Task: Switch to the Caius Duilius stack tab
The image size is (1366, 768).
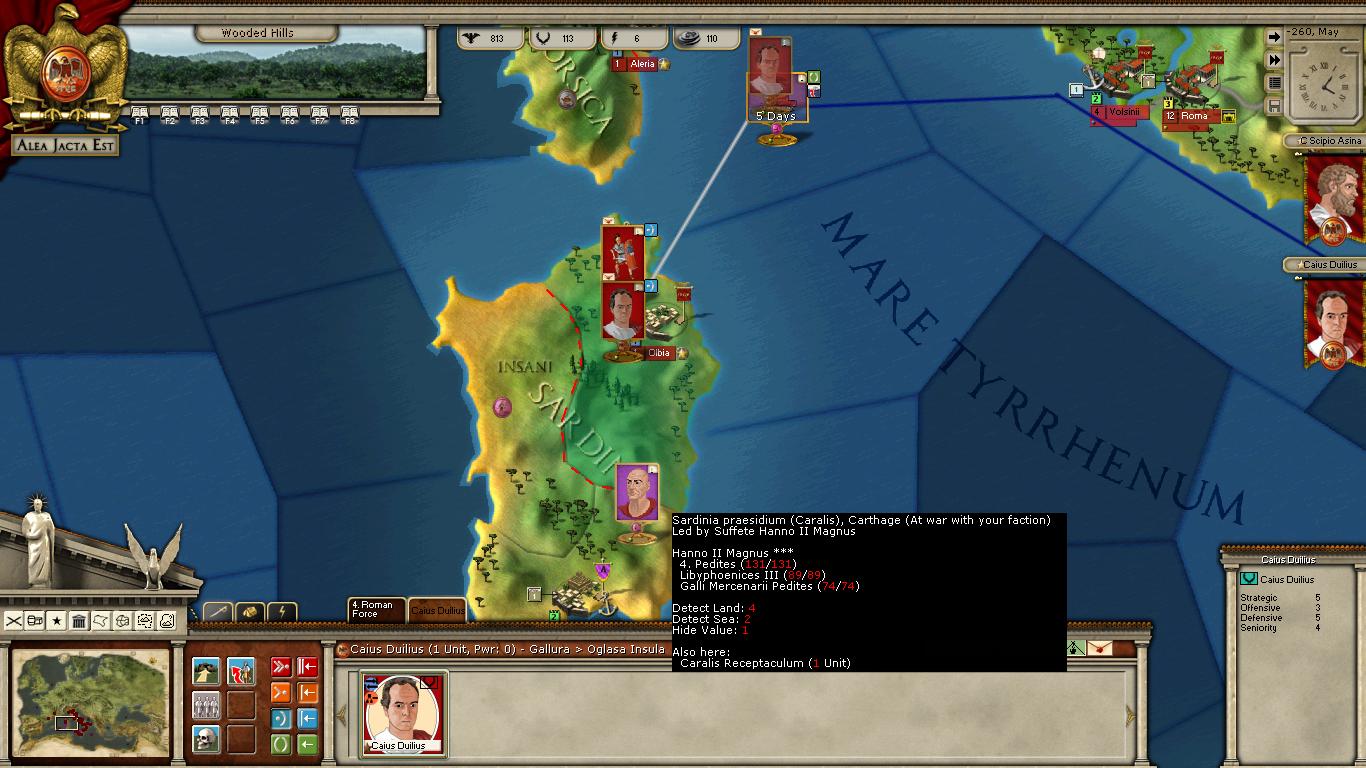Action: point(437,610)
